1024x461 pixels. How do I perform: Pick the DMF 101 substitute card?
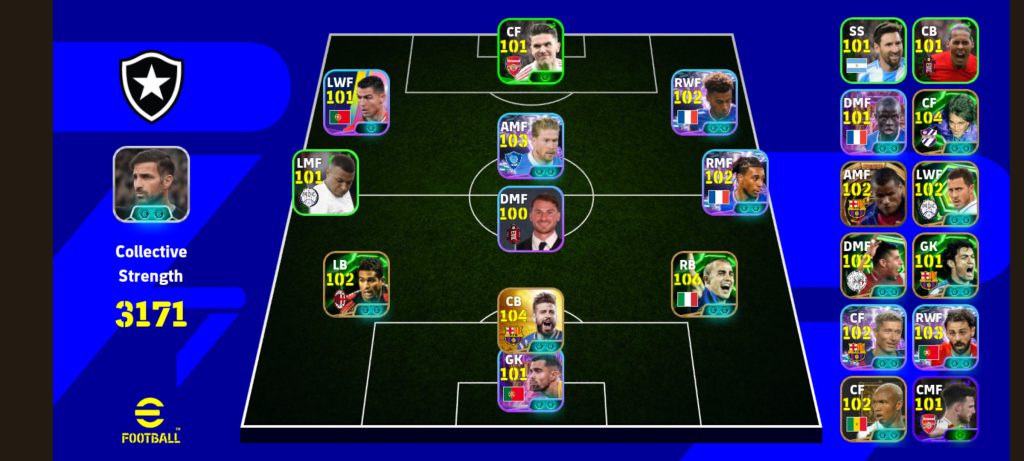tap(873, 122)
